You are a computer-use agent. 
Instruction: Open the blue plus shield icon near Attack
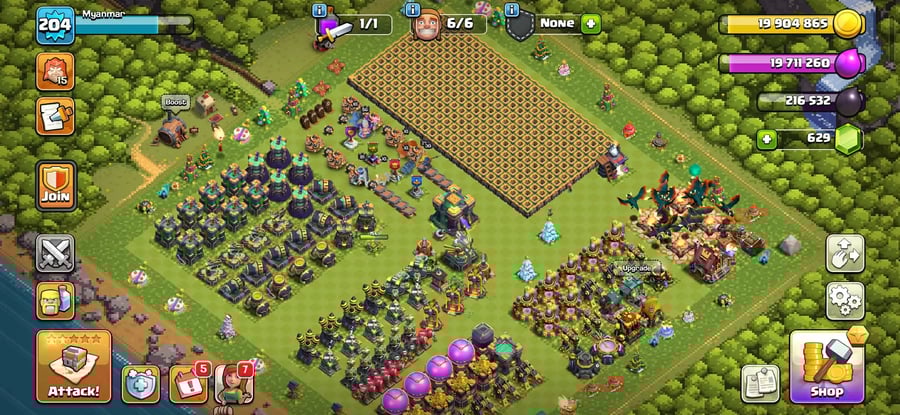point(141,384)
